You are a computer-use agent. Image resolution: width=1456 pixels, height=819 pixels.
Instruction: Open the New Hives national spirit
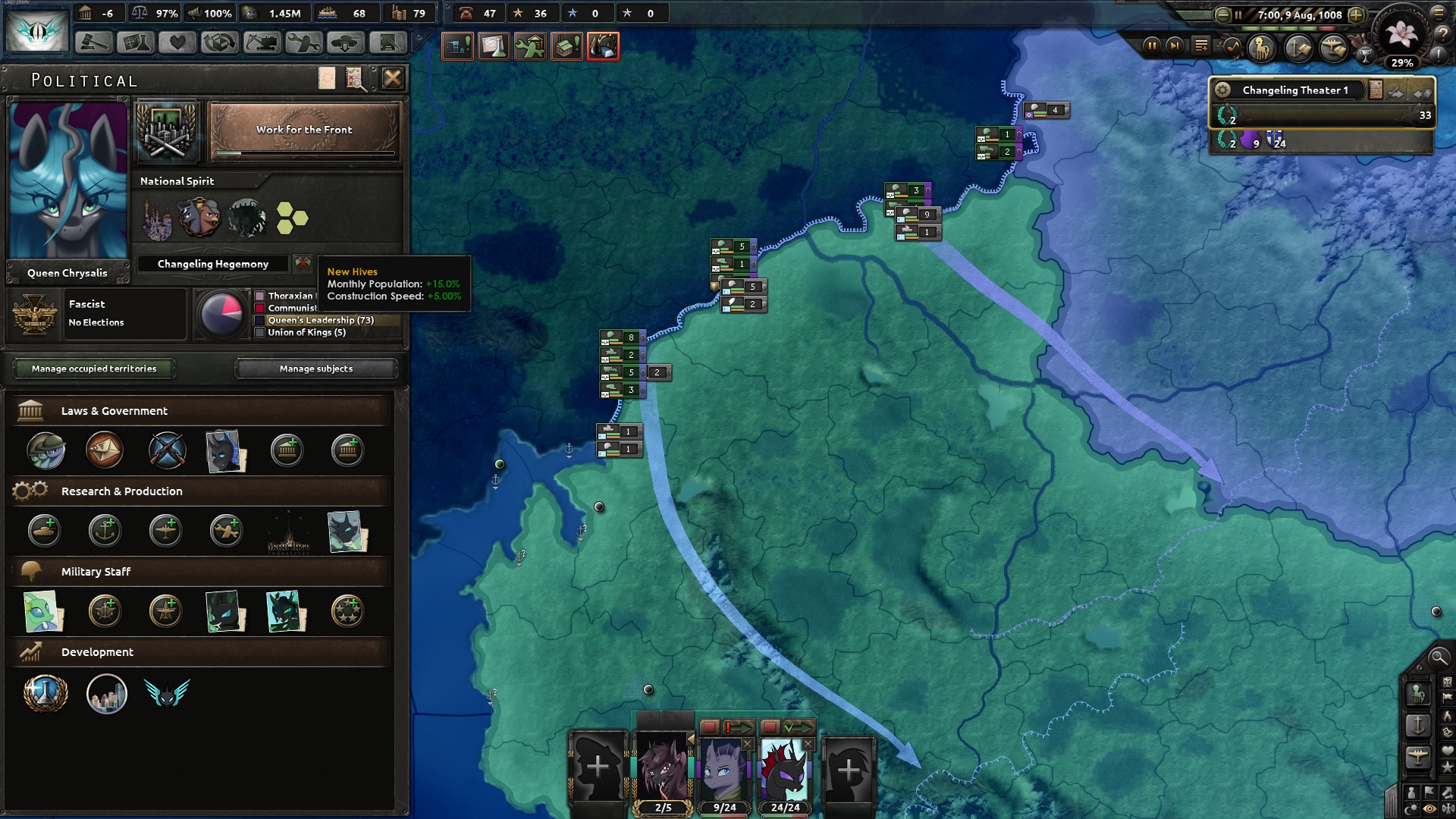coord(292,218)
